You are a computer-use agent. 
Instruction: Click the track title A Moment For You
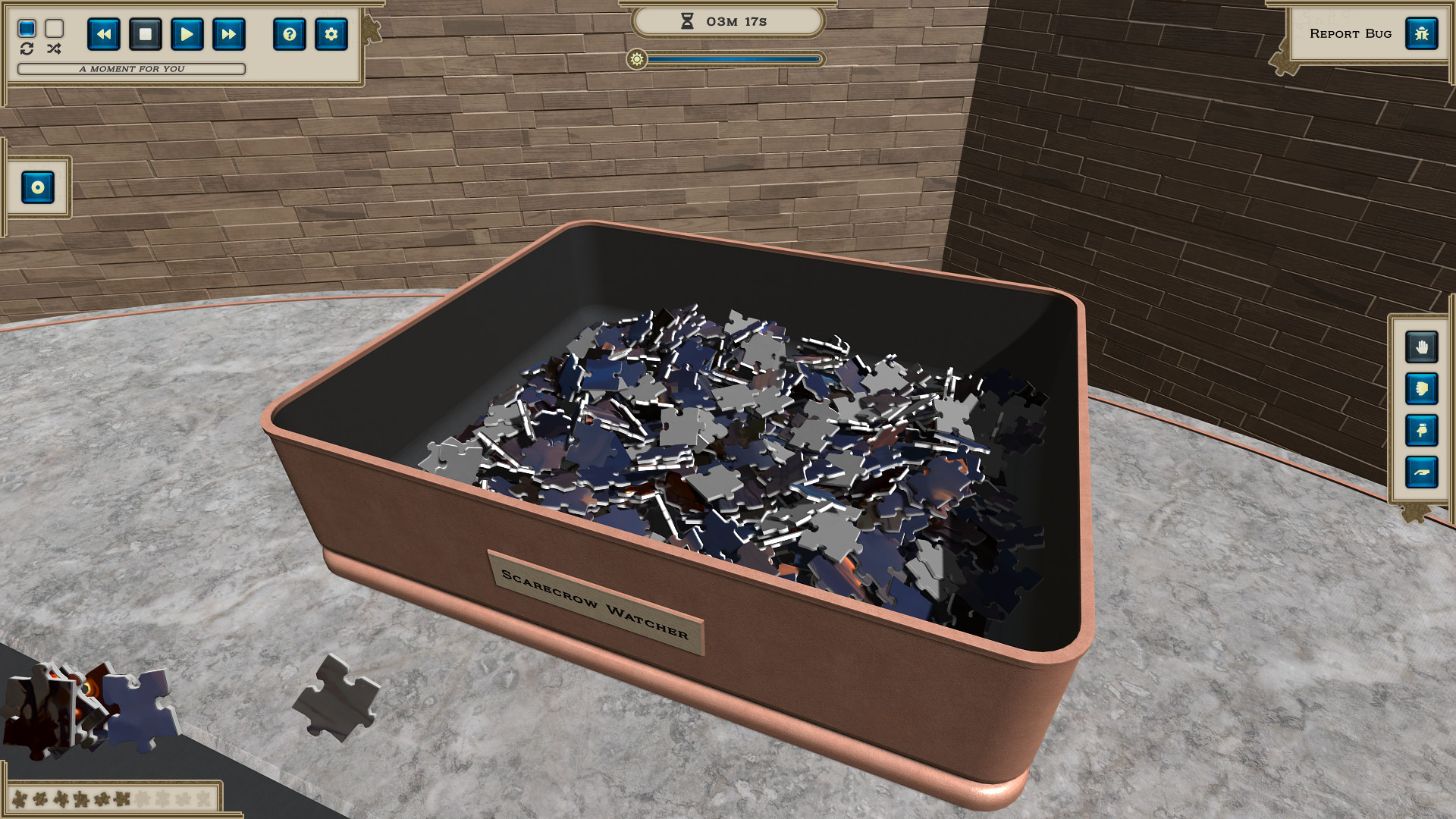[x=133, y=68]
